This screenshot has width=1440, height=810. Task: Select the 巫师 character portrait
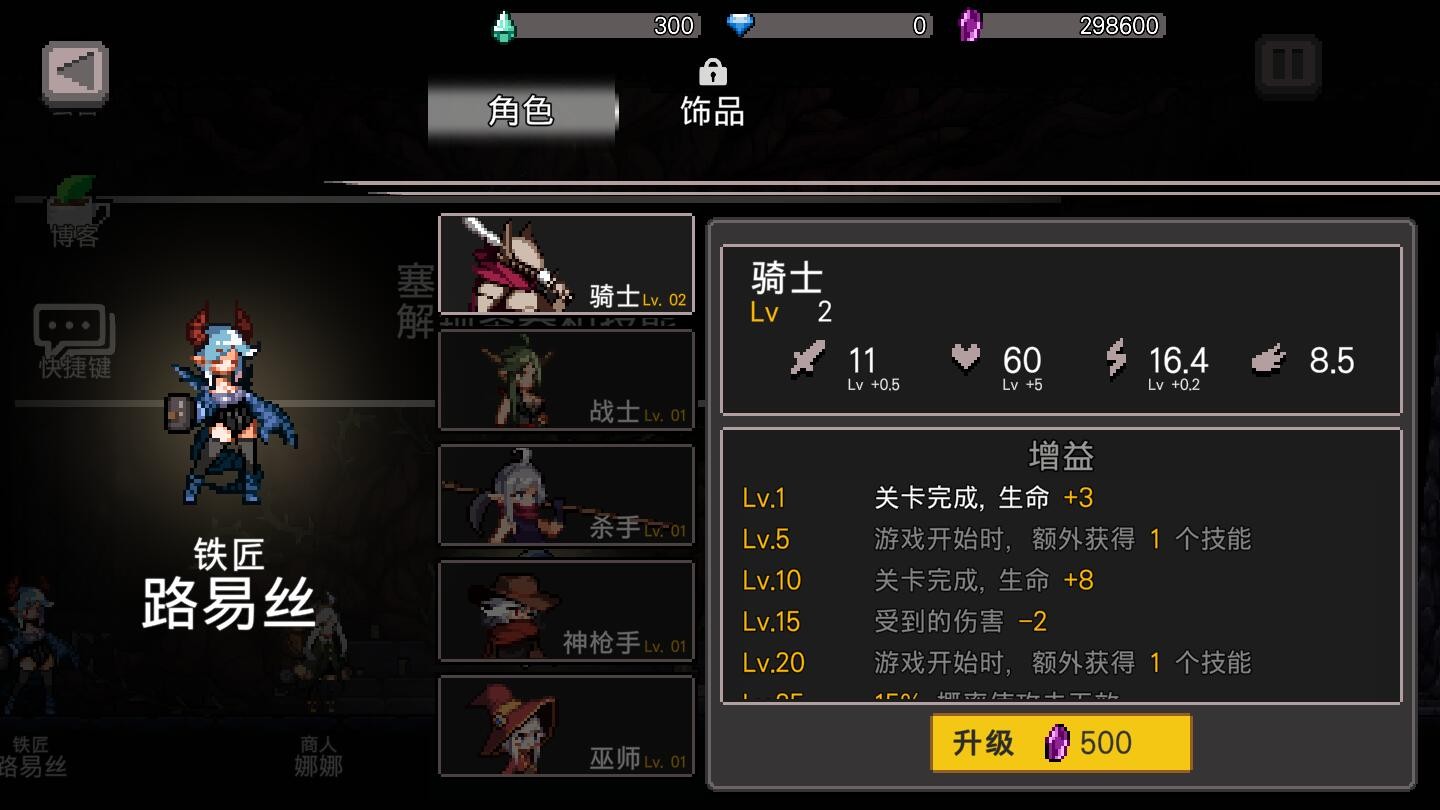tap(566, 727)
